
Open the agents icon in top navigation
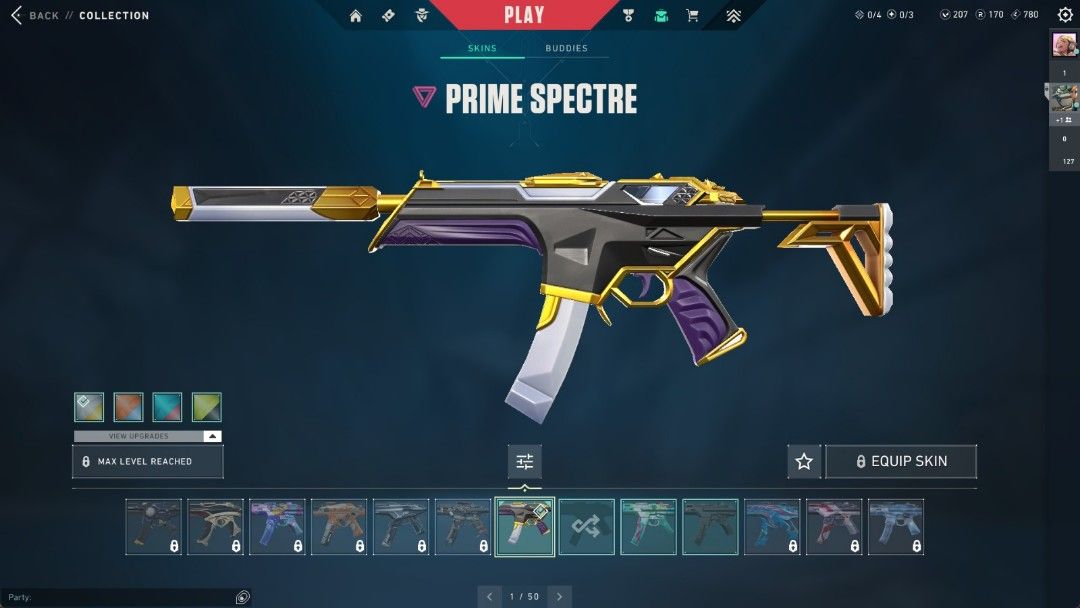[x=422, y=16]
